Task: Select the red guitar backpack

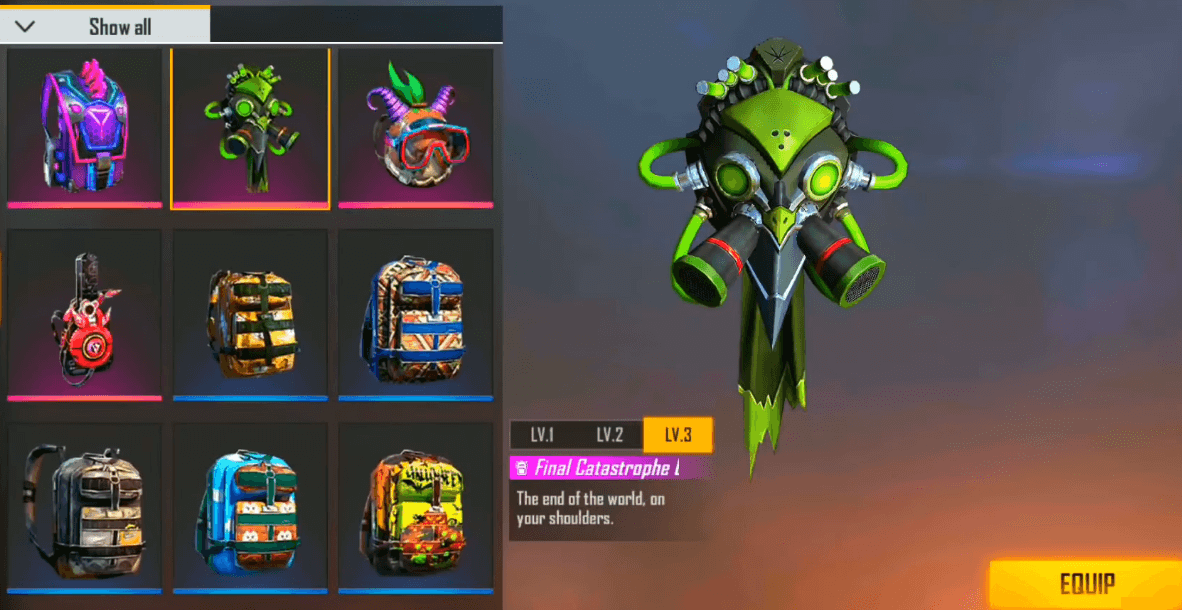Action: 84,313
